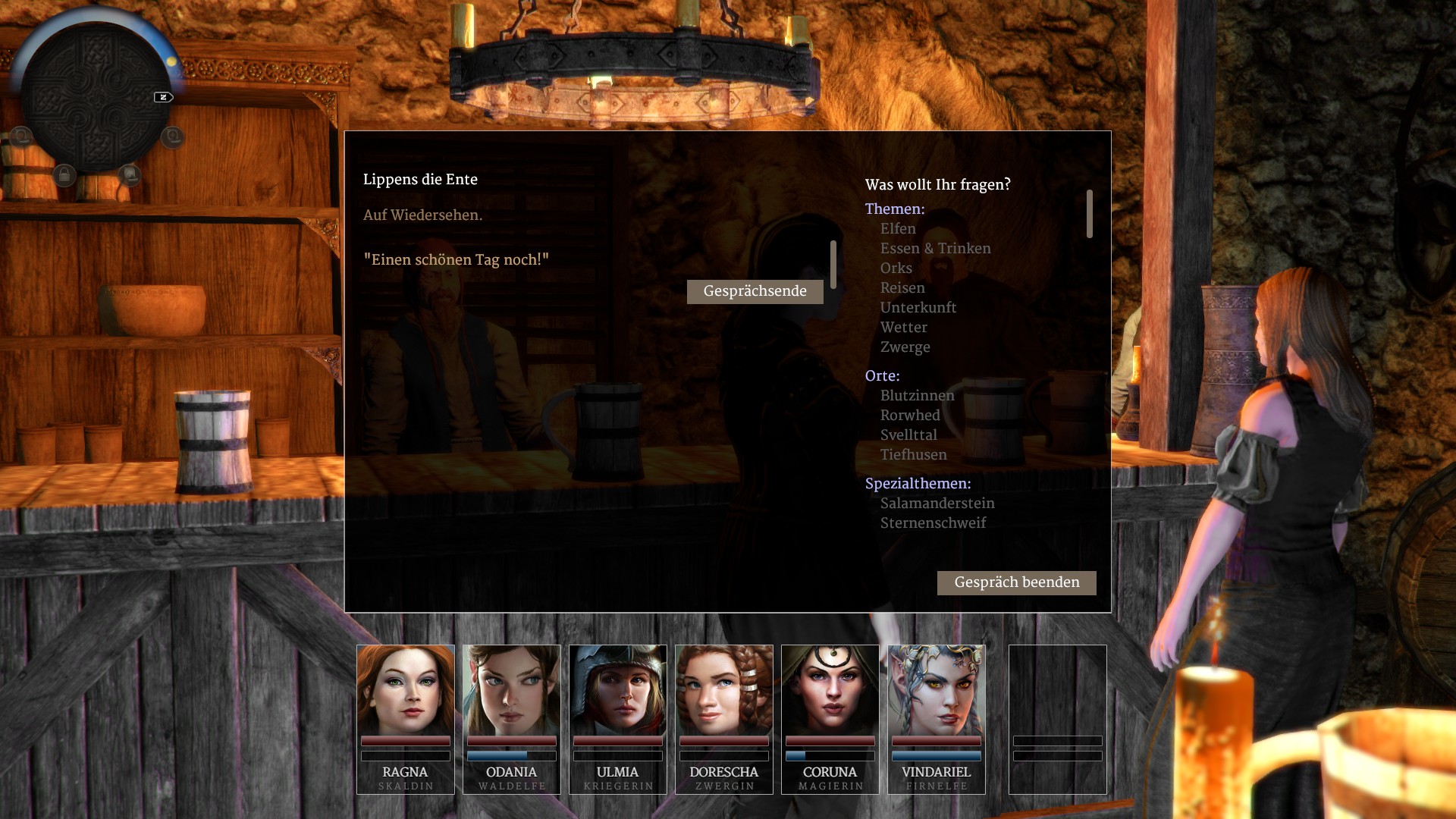
Task: Select the Sternenschweif special topic
Action: (933, 523)
